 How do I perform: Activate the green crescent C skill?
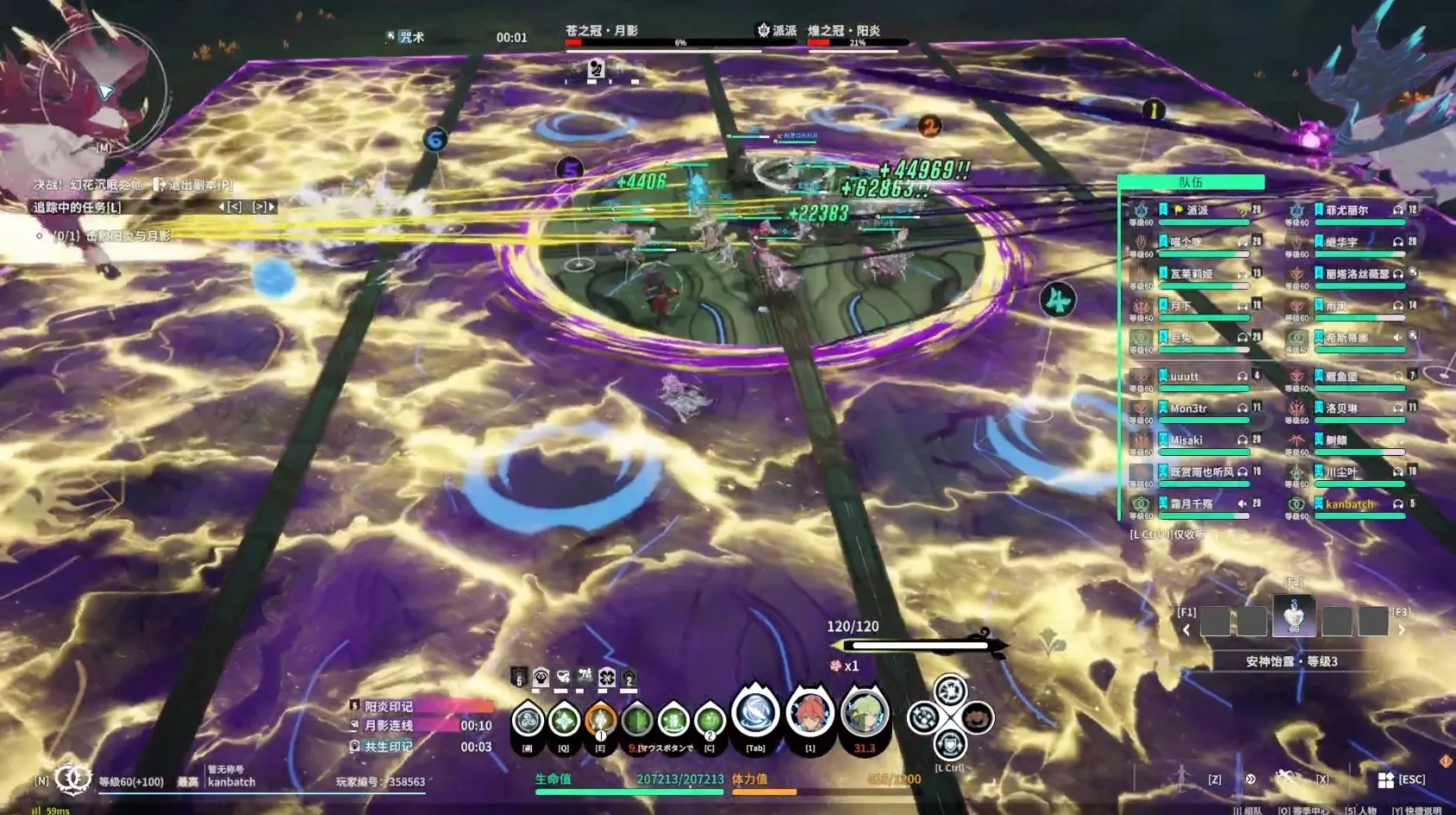(709, 719)
